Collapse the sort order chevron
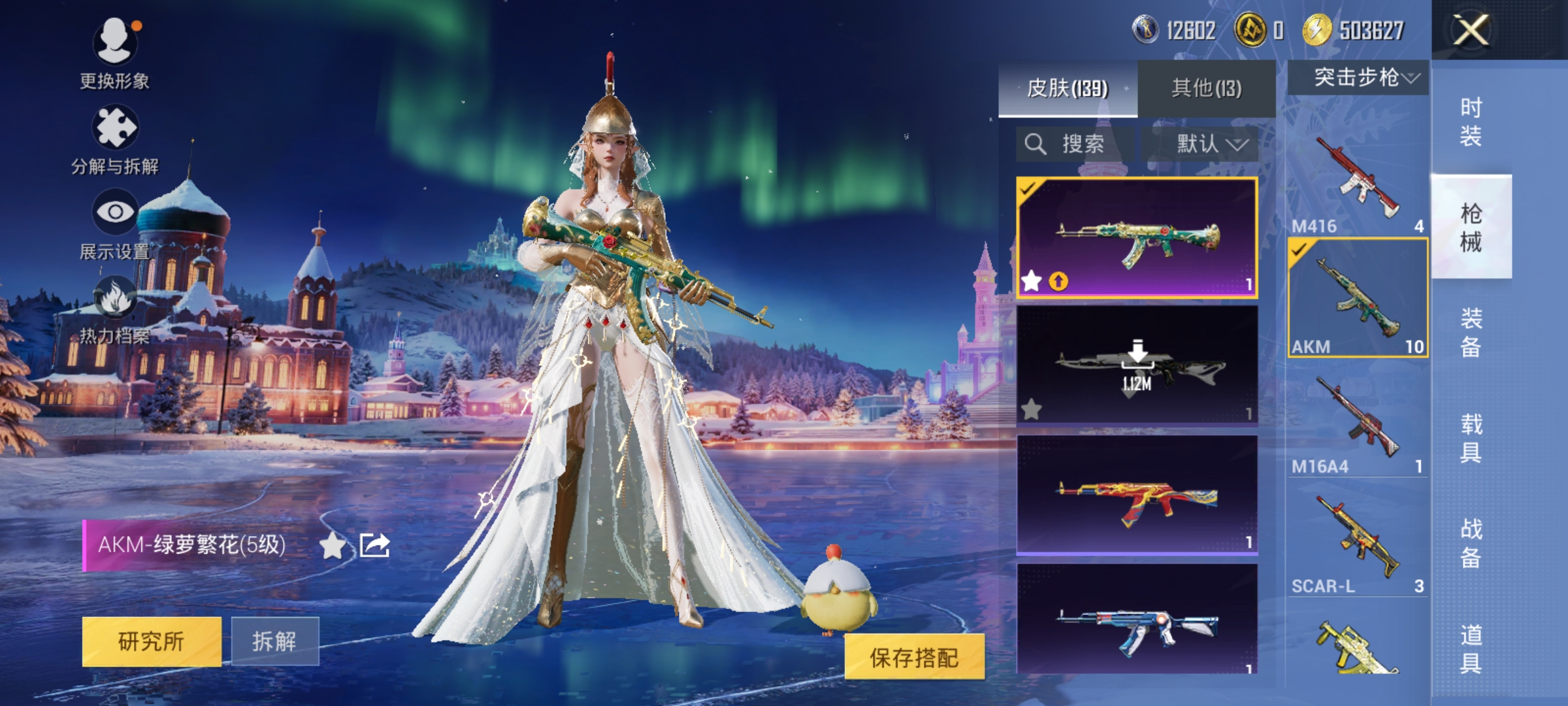The height and width of the screenshot is (706, 1568). pos(1237,146)
